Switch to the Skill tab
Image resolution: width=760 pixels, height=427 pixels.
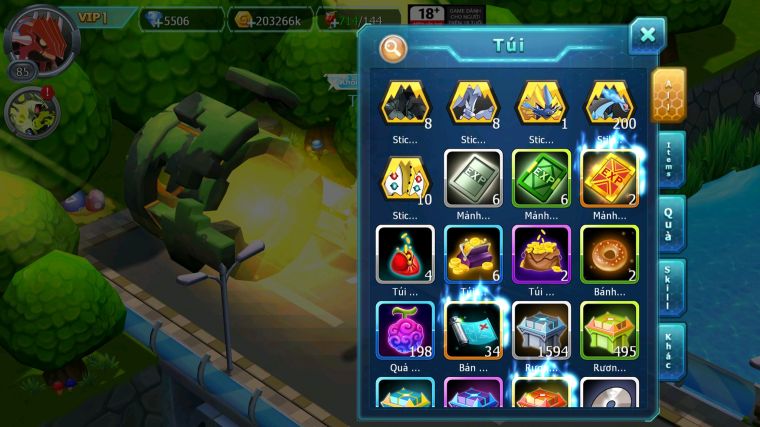point(670,287)
